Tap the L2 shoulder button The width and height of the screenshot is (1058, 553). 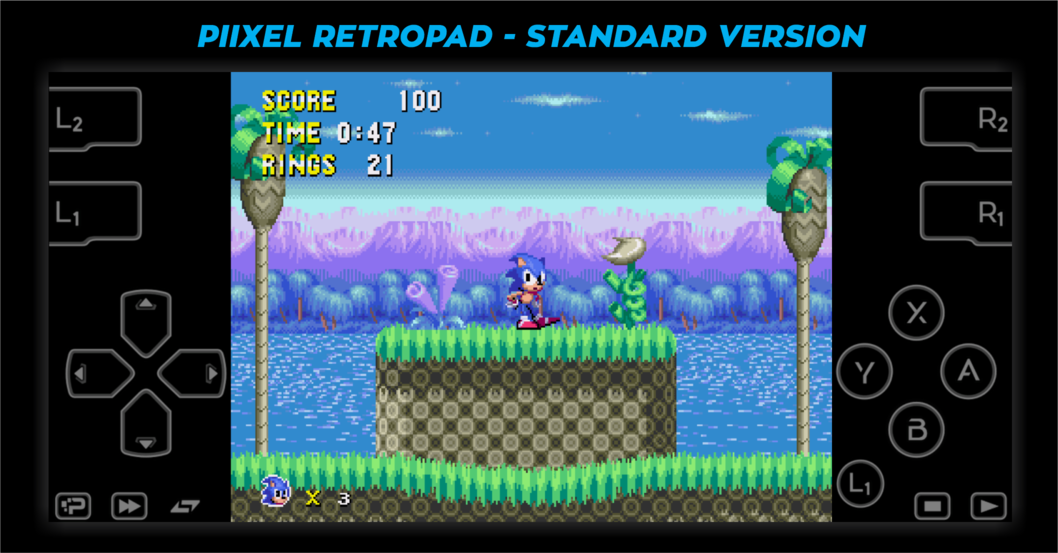pos(93,118)
